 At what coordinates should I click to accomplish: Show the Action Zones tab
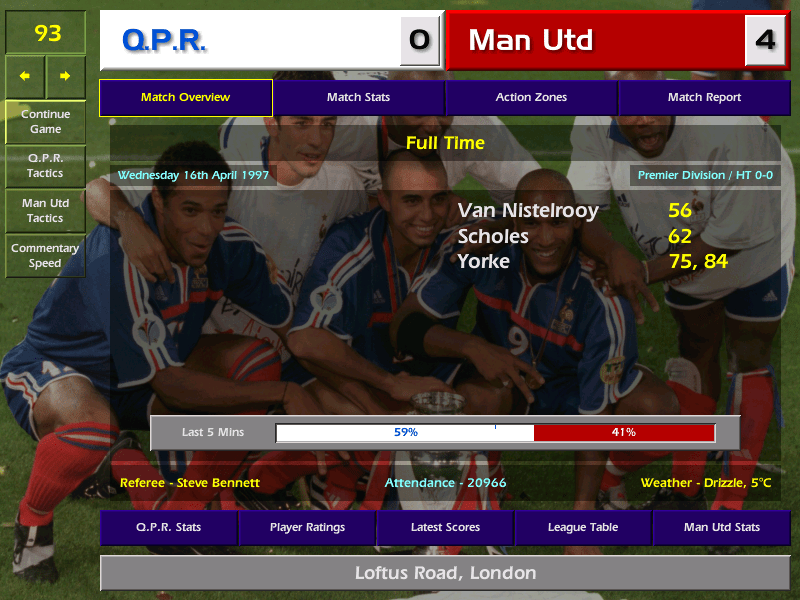531,98
